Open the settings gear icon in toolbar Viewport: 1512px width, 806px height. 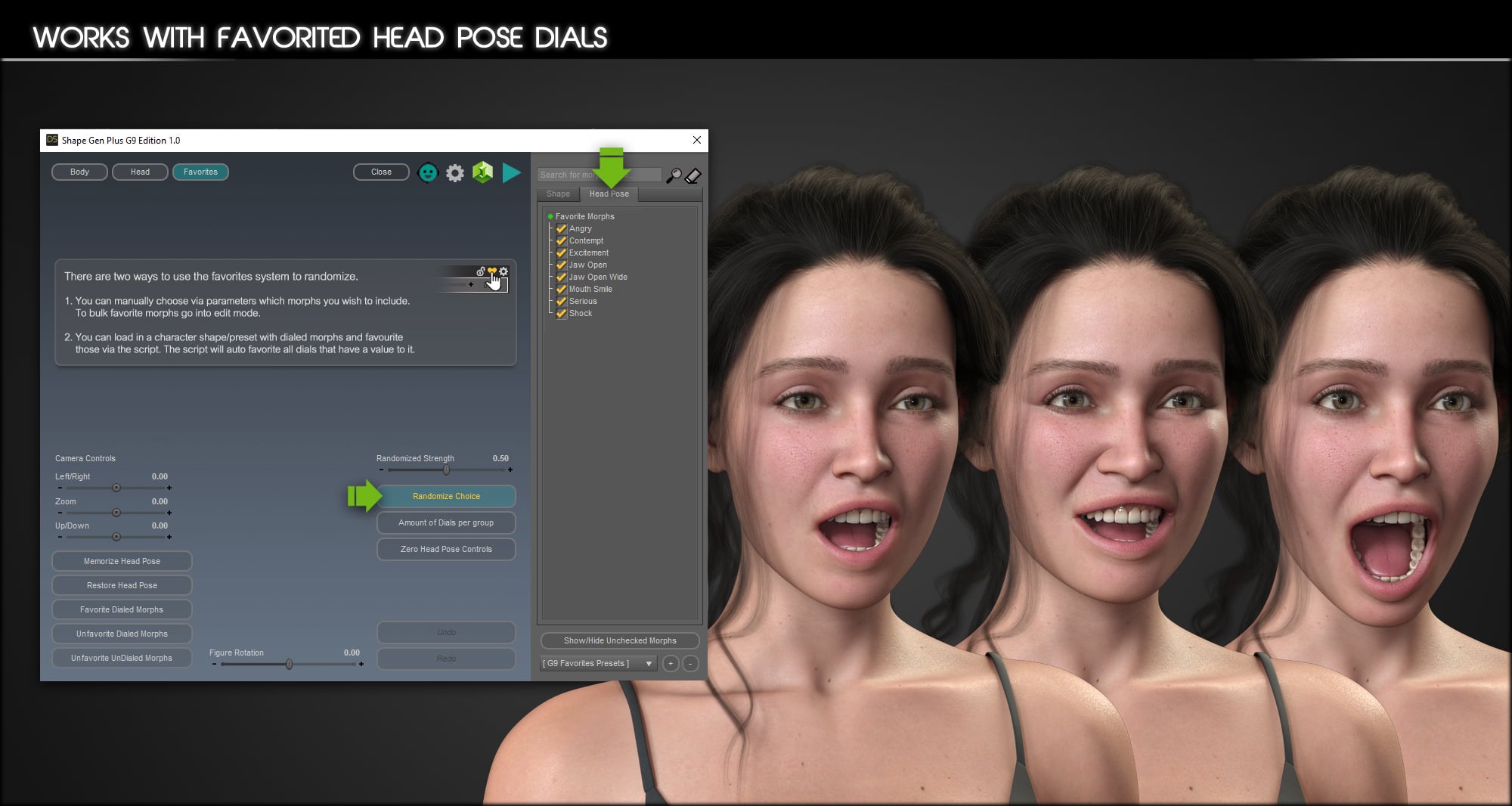pyautogui.click(x=454, y=172)
